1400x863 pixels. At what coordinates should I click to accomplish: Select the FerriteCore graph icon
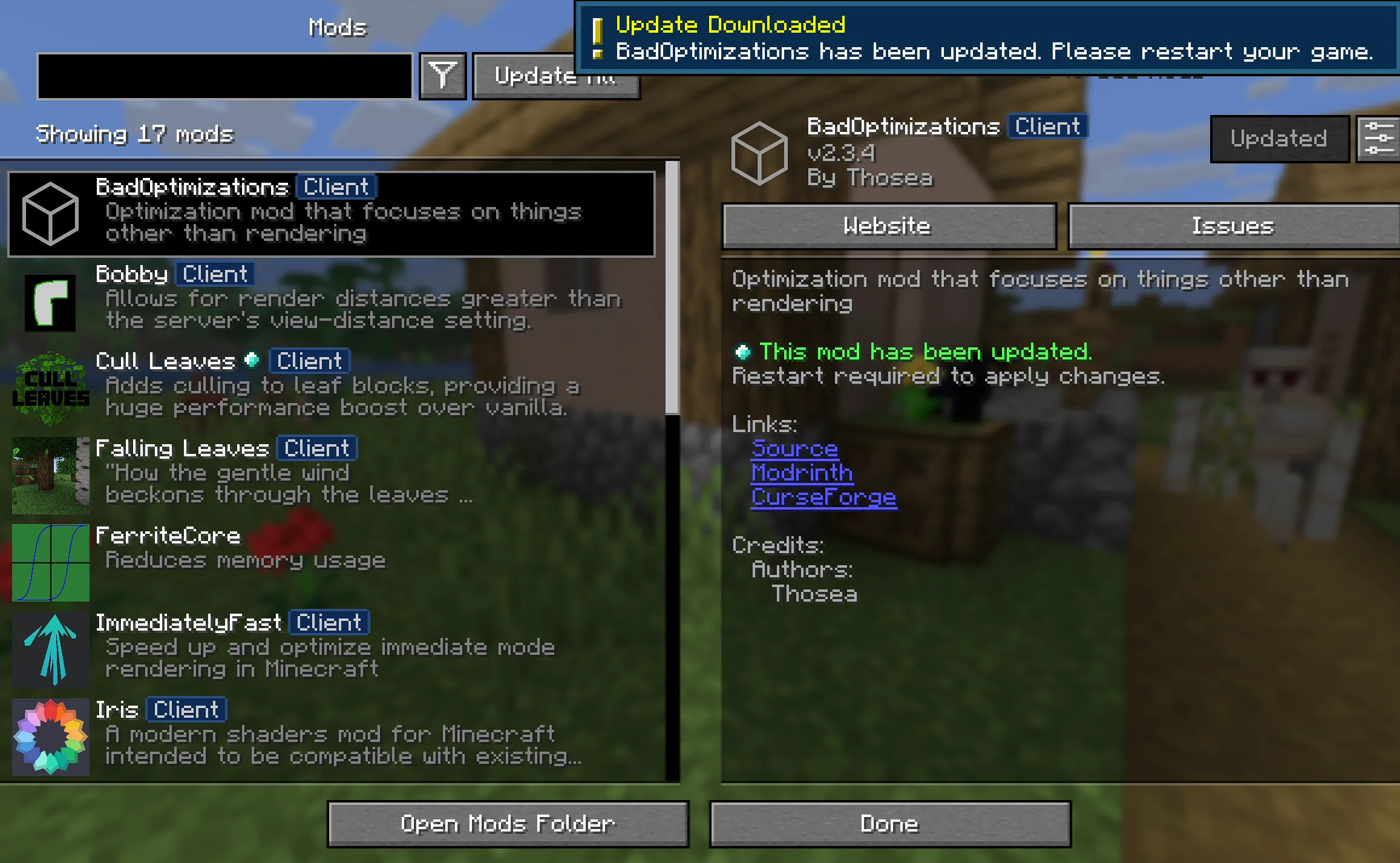[50, 562]
